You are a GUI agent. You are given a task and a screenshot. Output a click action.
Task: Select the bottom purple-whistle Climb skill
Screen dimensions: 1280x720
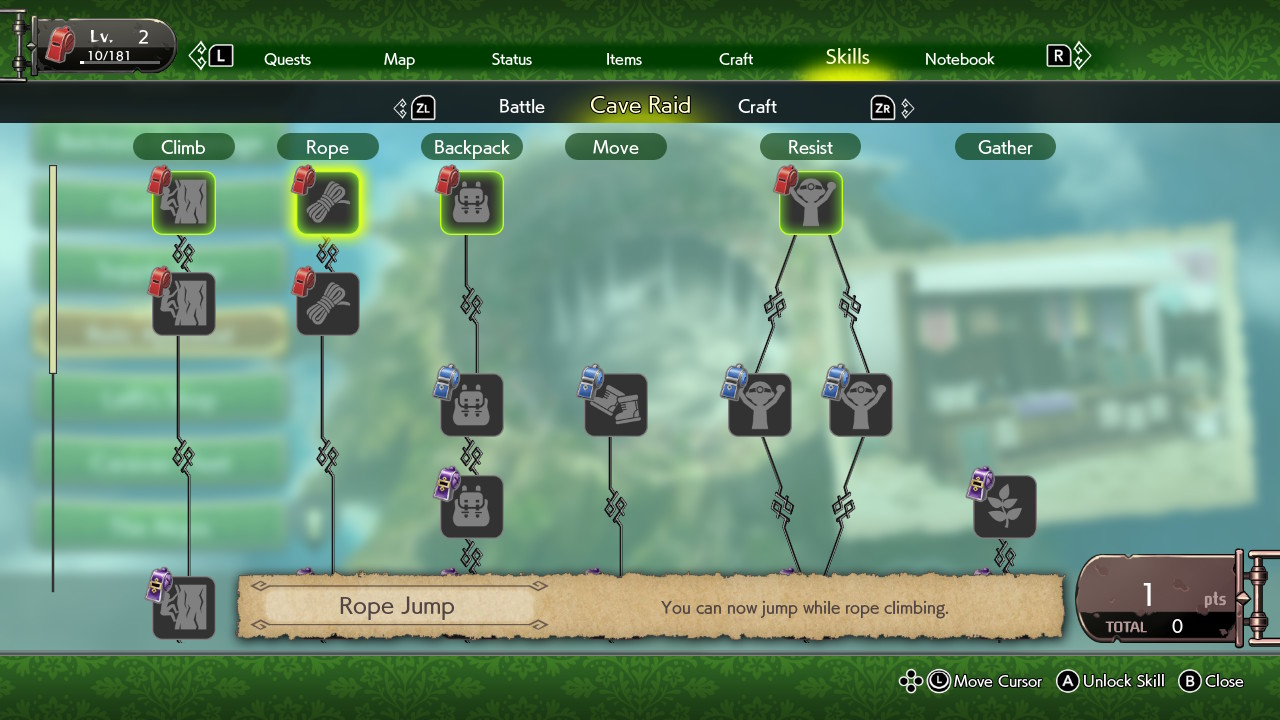pyautogui.click(x=184, y=606)
